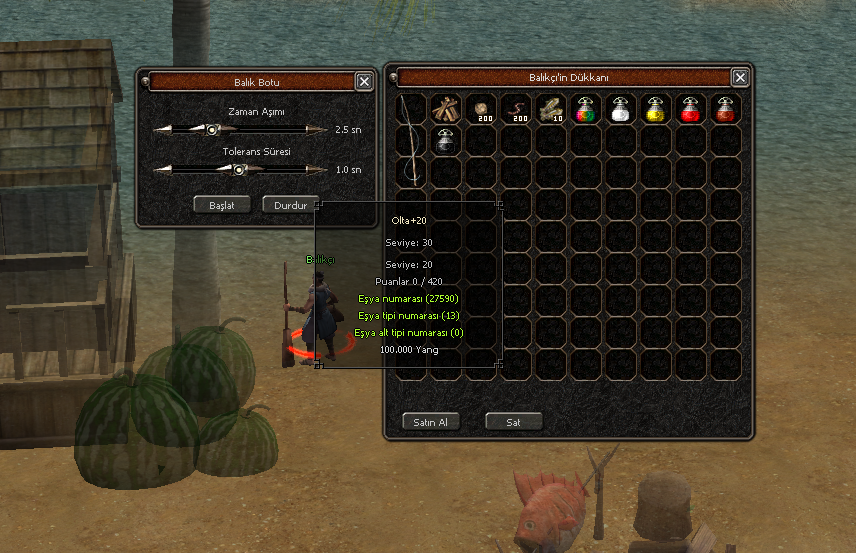Choose the rainbow-colored potion bottle
This screenshot has height=553, width=856.
click(585, 108)
